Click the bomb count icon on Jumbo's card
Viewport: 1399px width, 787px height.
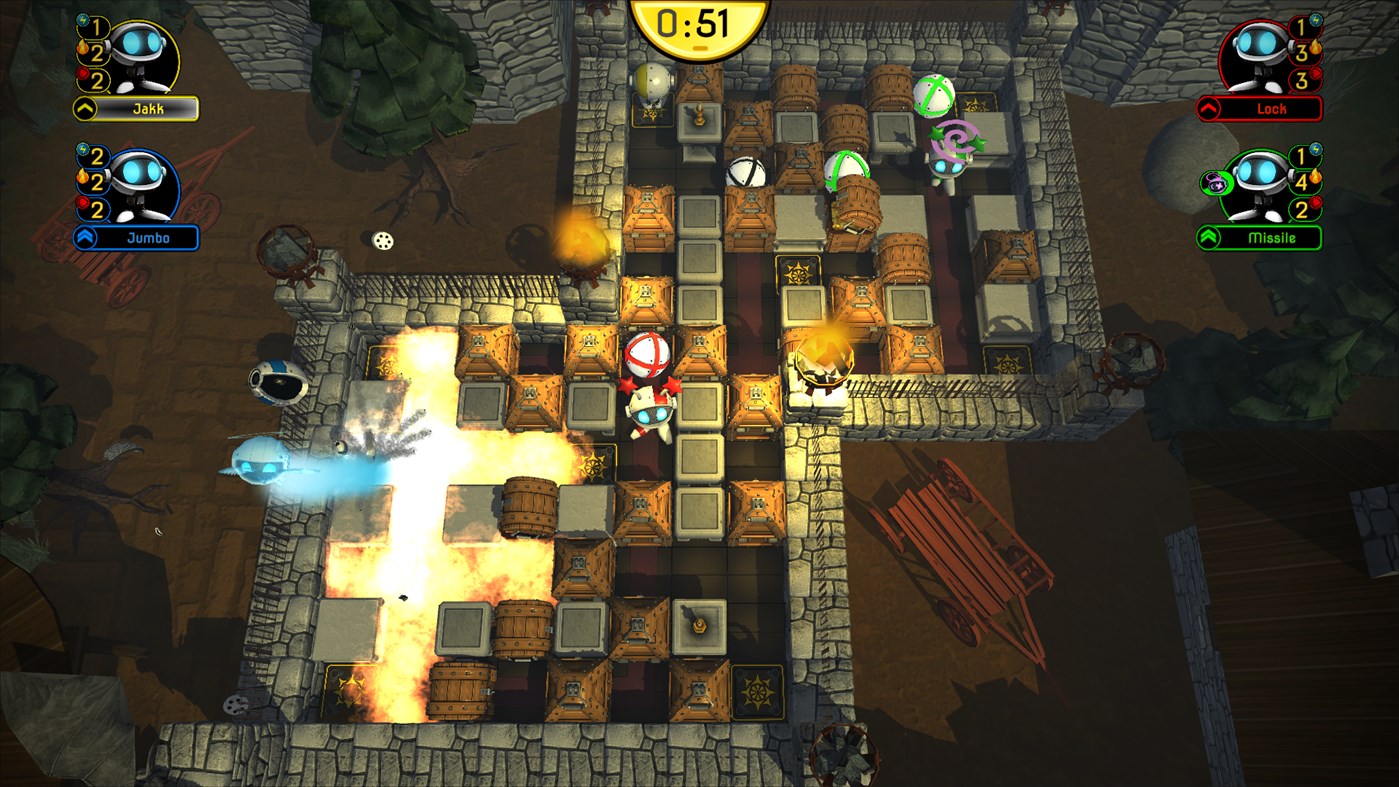click(82, 203)
